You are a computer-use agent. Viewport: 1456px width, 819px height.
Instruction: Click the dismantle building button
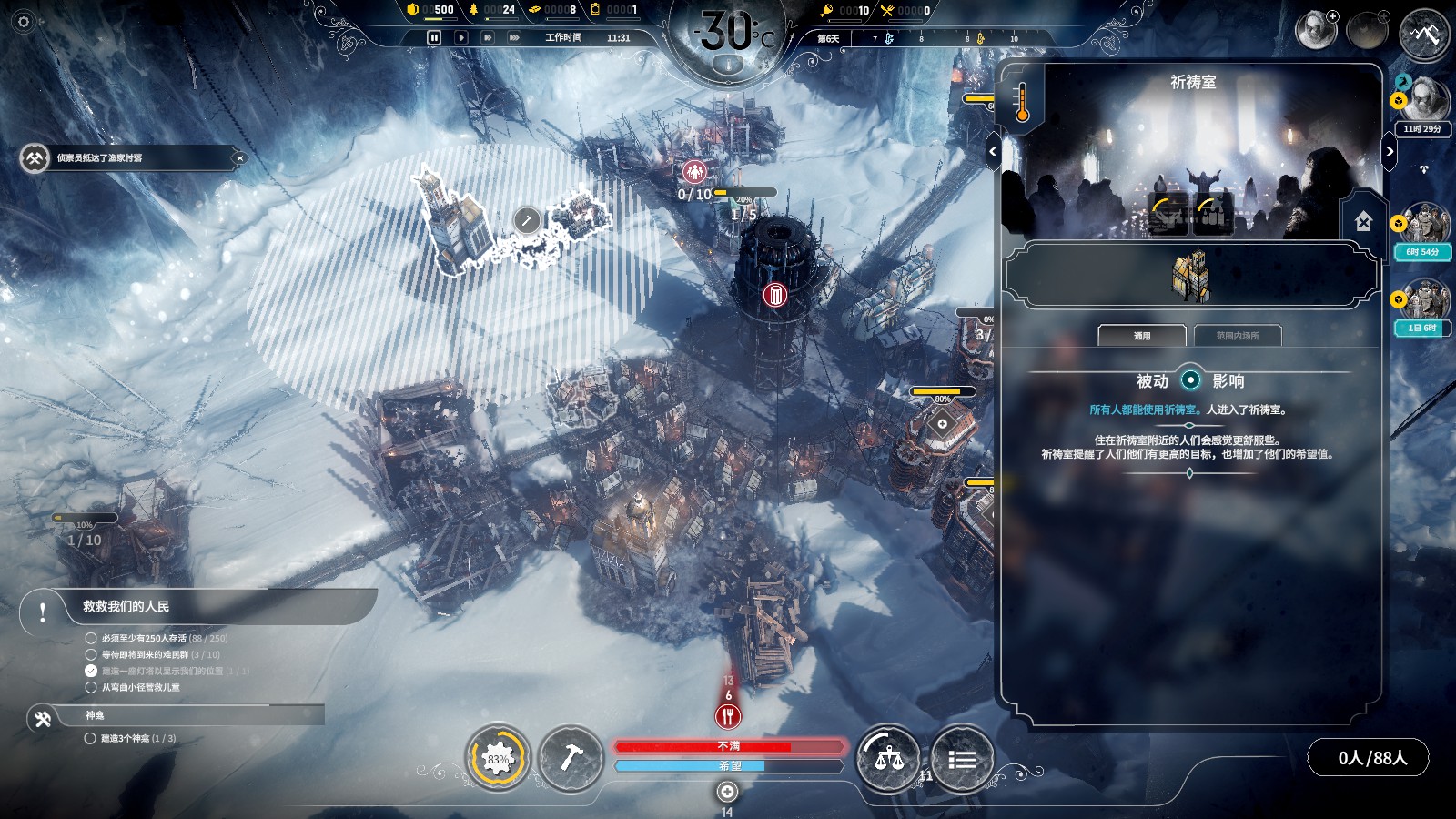tap(1363, 221)
